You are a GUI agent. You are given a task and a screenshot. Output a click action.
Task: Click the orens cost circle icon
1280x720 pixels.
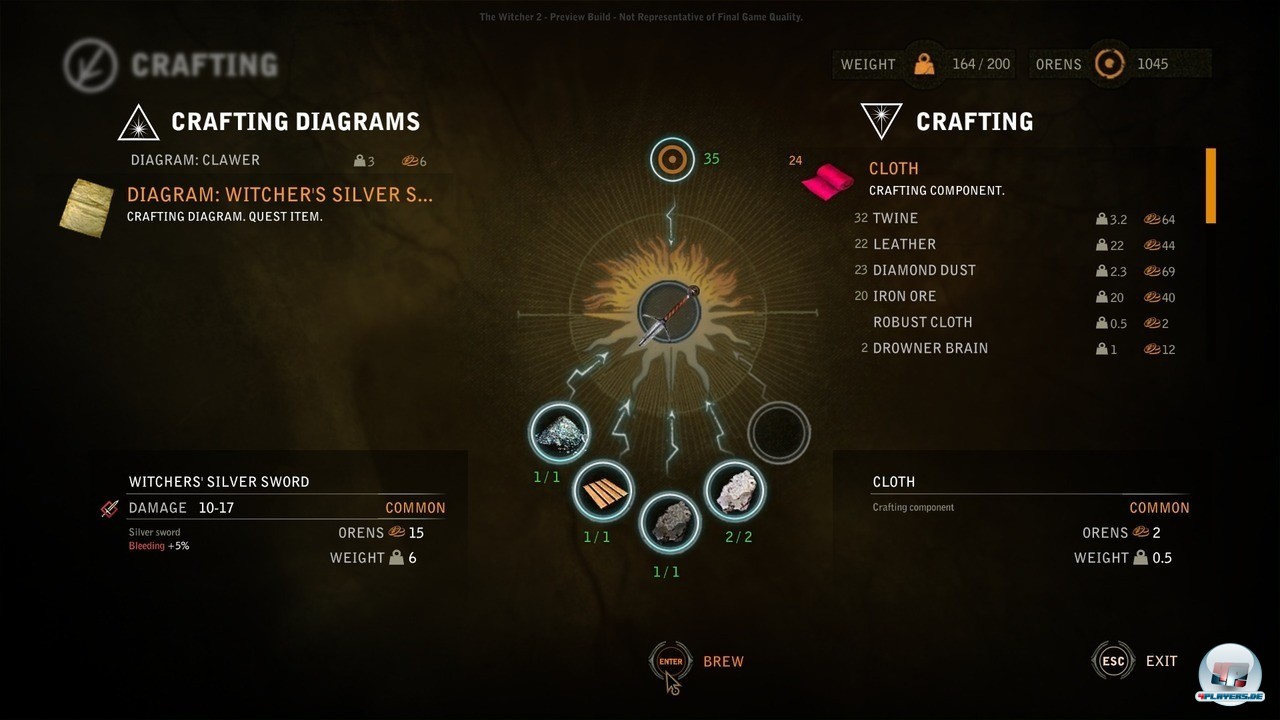(672, 159)
